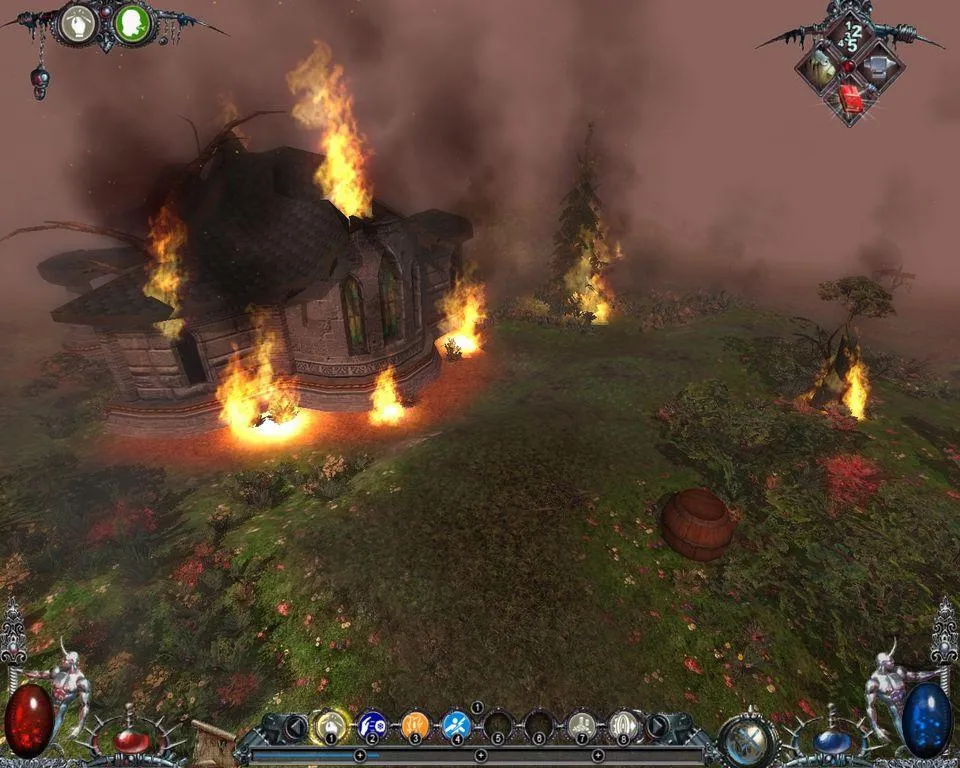The height and width of the screenshot is (768, 960).
Task: Activate the blue frost-hand spell in slot 2
Action: [372, 724]
